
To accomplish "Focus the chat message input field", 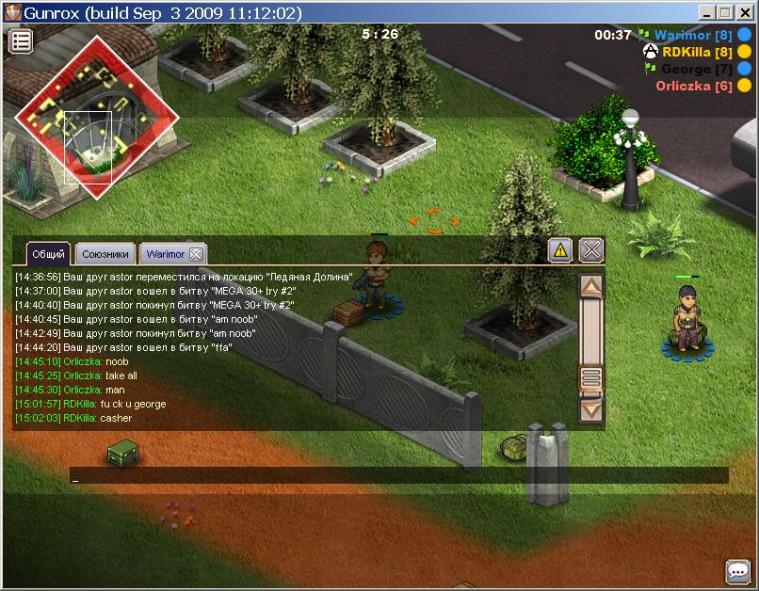I will click(398, 476).
